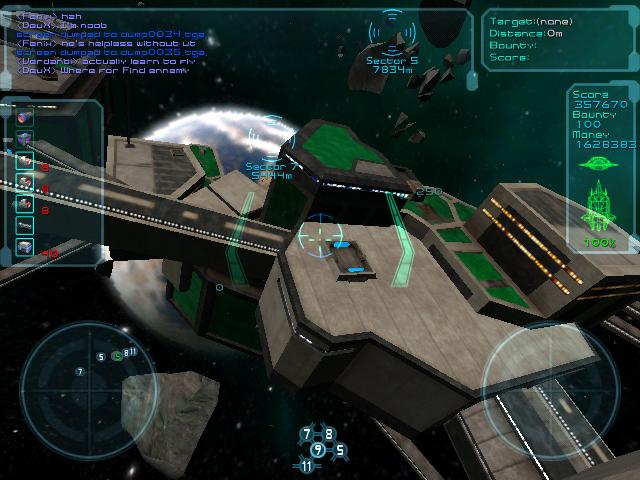Select the purple cube item slot
The height and width of the screenshot is (480, 640).
tap(24, 139)
